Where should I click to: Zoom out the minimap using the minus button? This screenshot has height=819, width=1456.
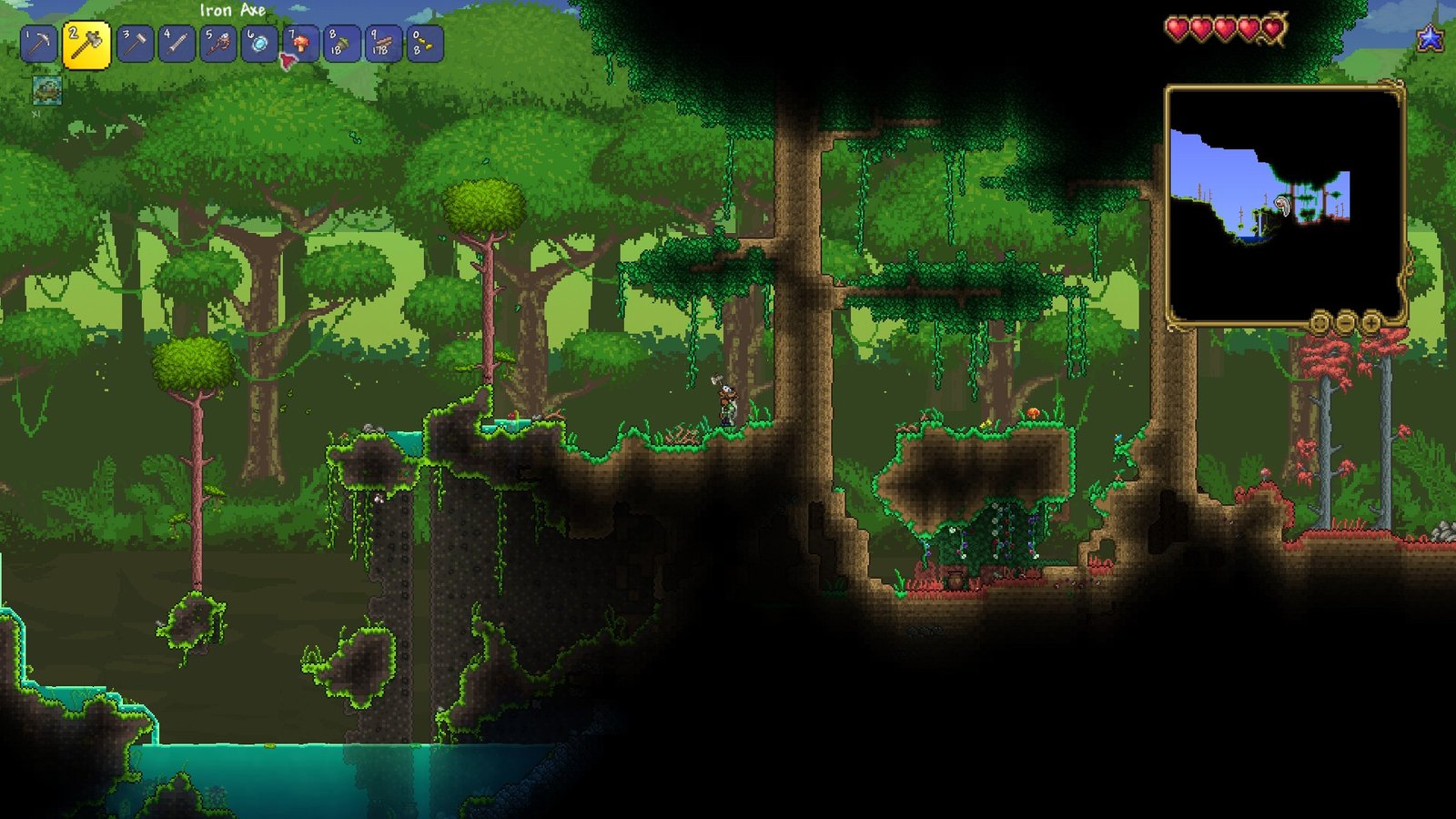tap(1345, 323)
